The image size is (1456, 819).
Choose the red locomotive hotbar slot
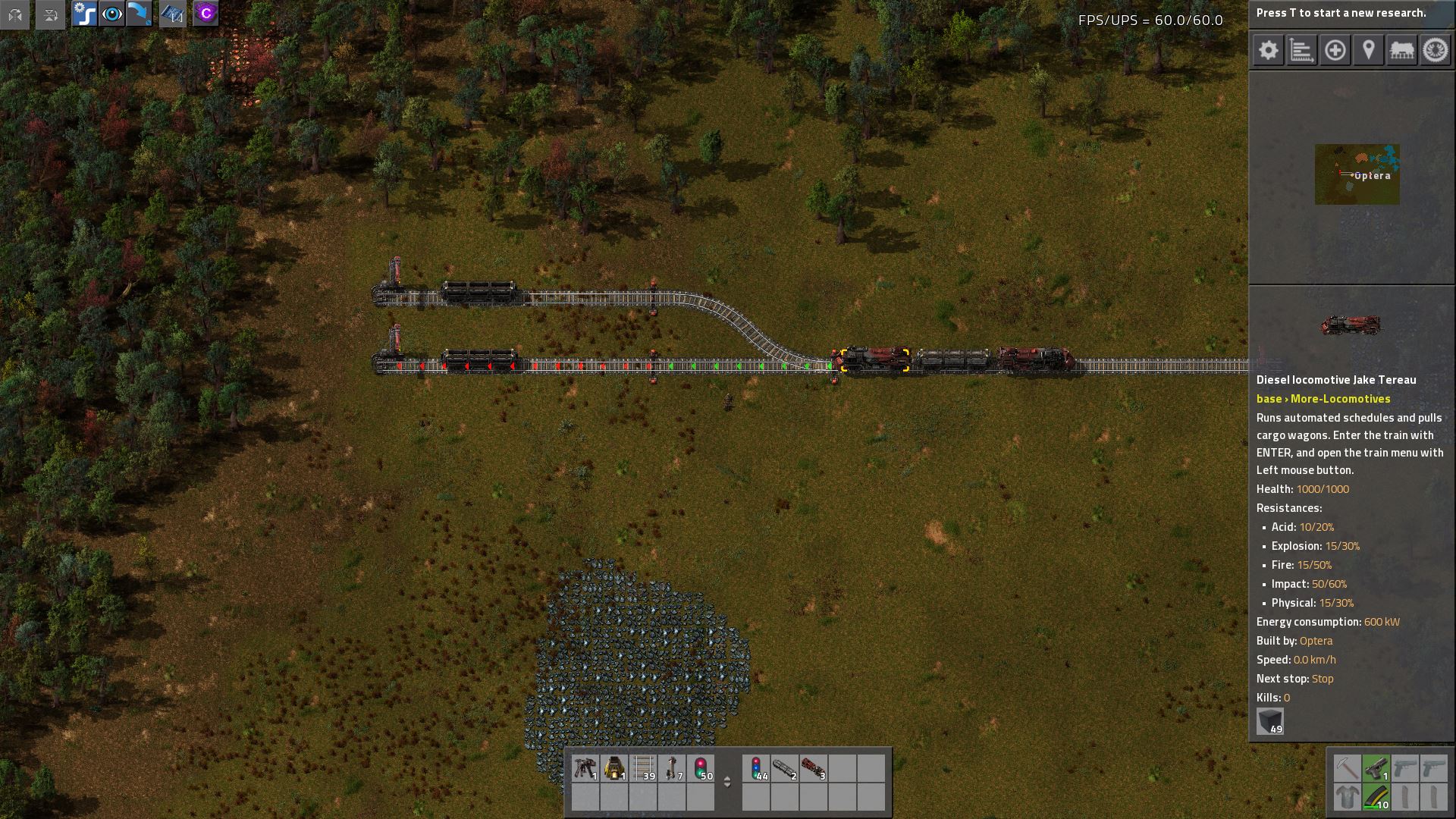point(813,768)
